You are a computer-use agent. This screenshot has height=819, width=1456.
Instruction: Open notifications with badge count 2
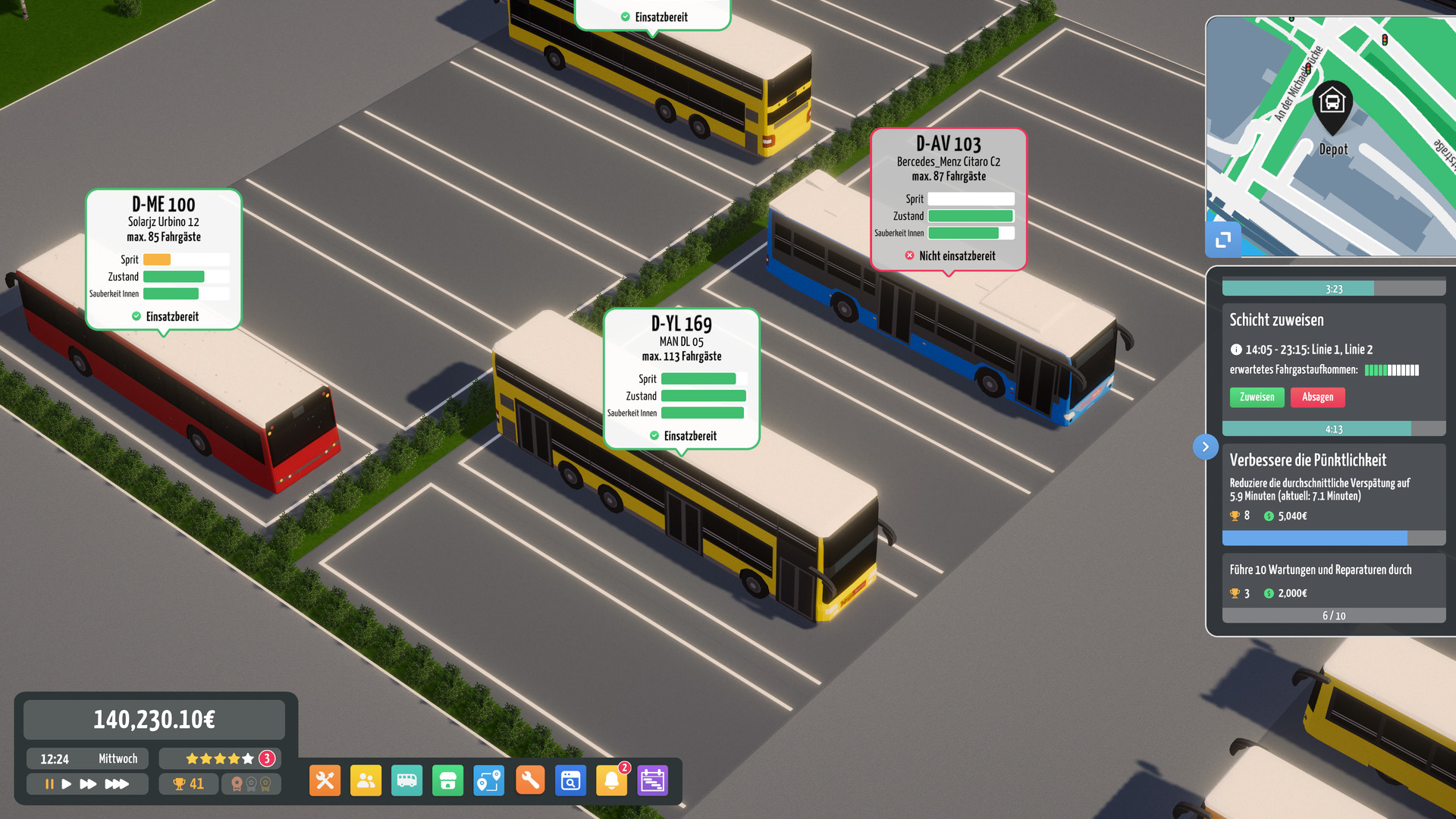[611, 780]
